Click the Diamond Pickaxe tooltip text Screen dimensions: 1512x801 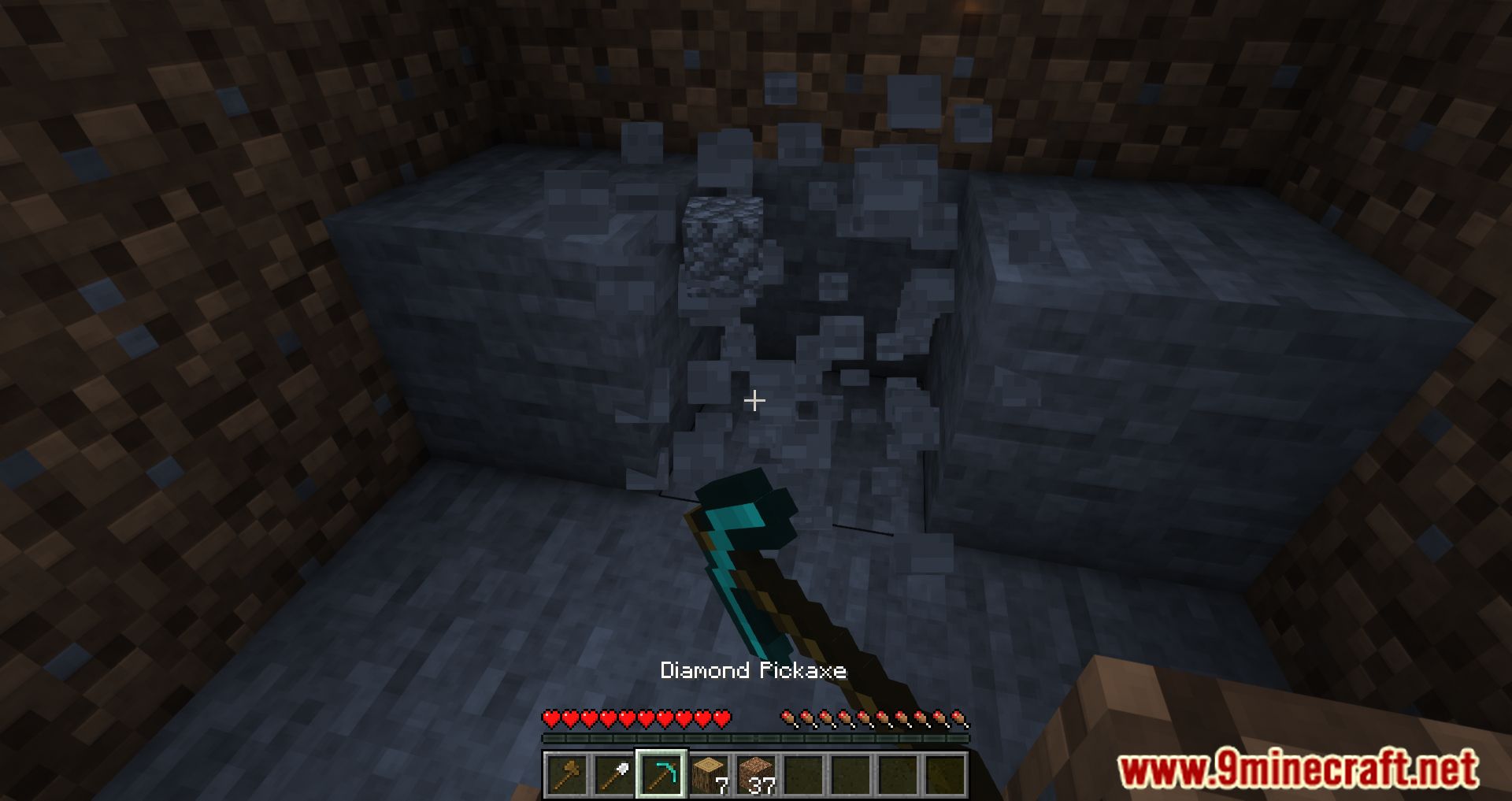point(754,670)
